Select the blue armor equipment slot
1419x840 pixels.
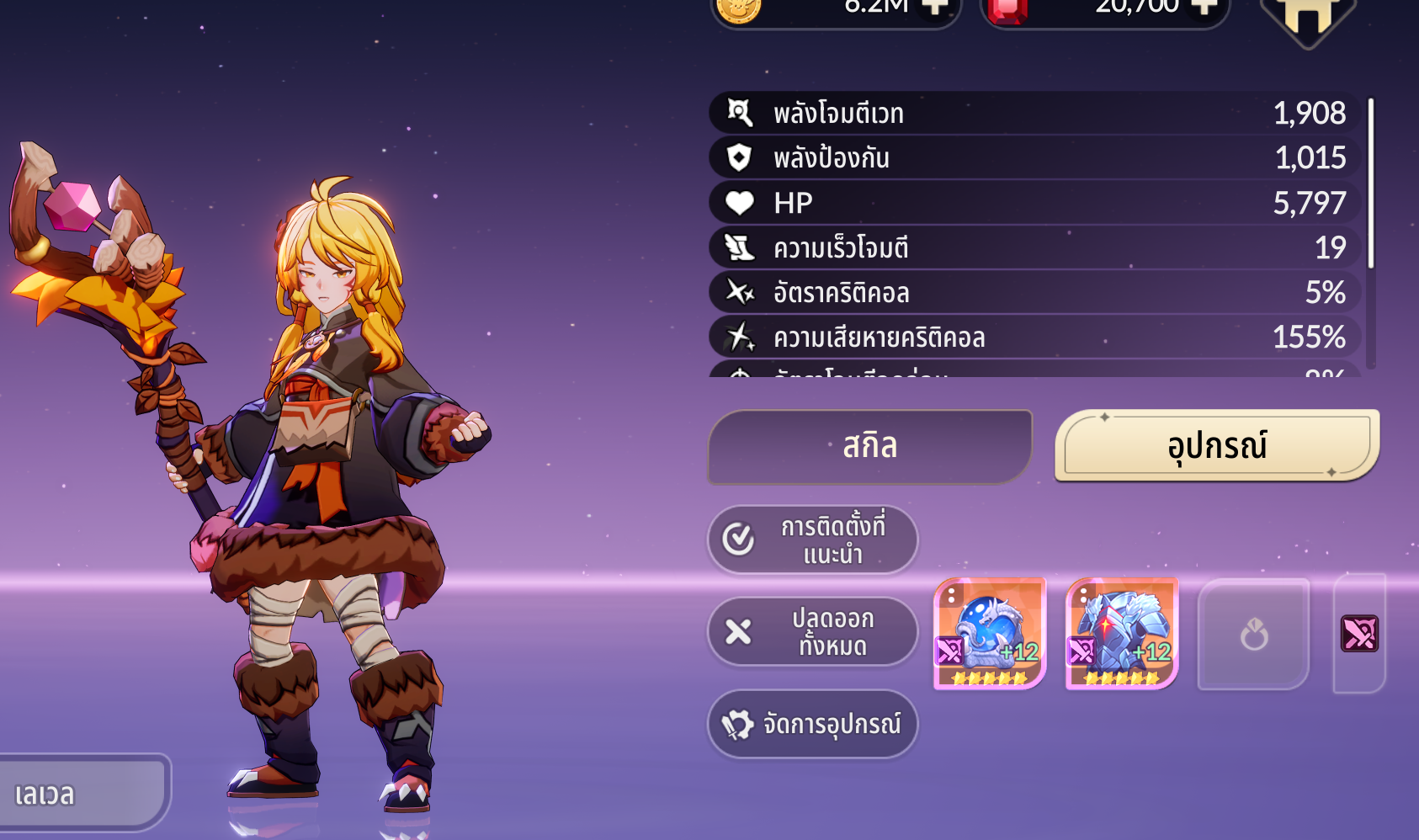[x=1122, y=633]
